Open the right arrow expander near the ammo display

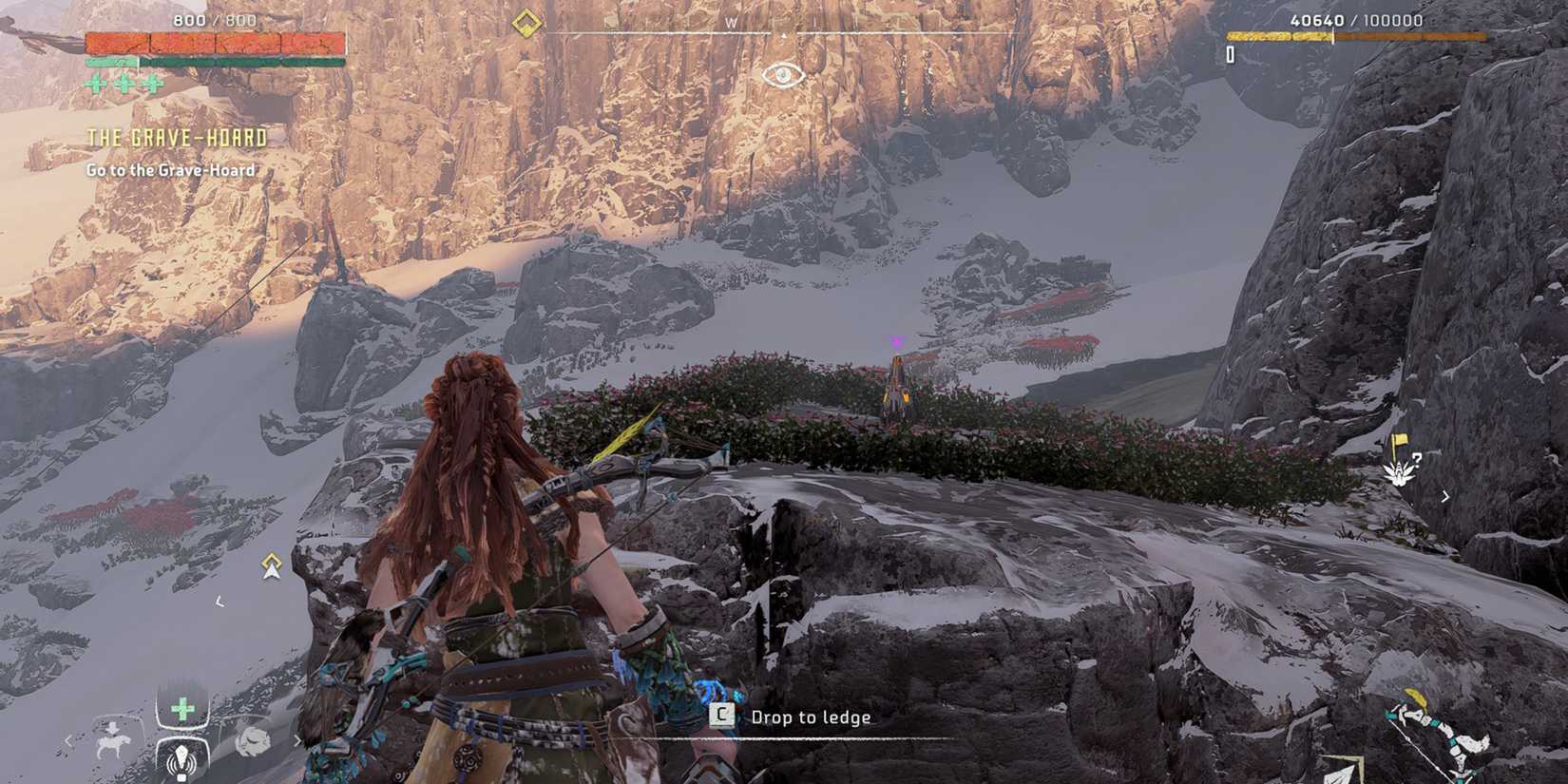[296, 738]
